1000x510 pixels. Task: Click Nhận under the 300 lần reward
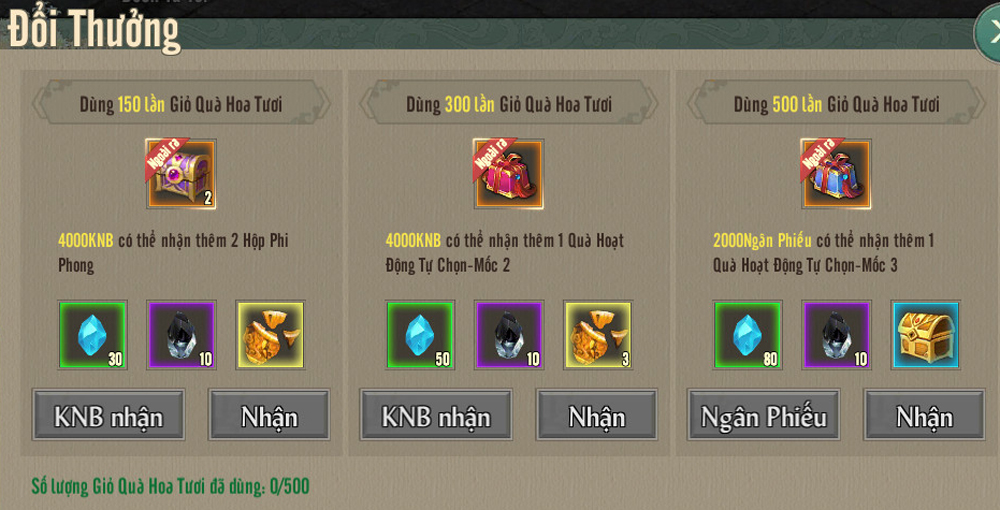[x=597, y=415]
